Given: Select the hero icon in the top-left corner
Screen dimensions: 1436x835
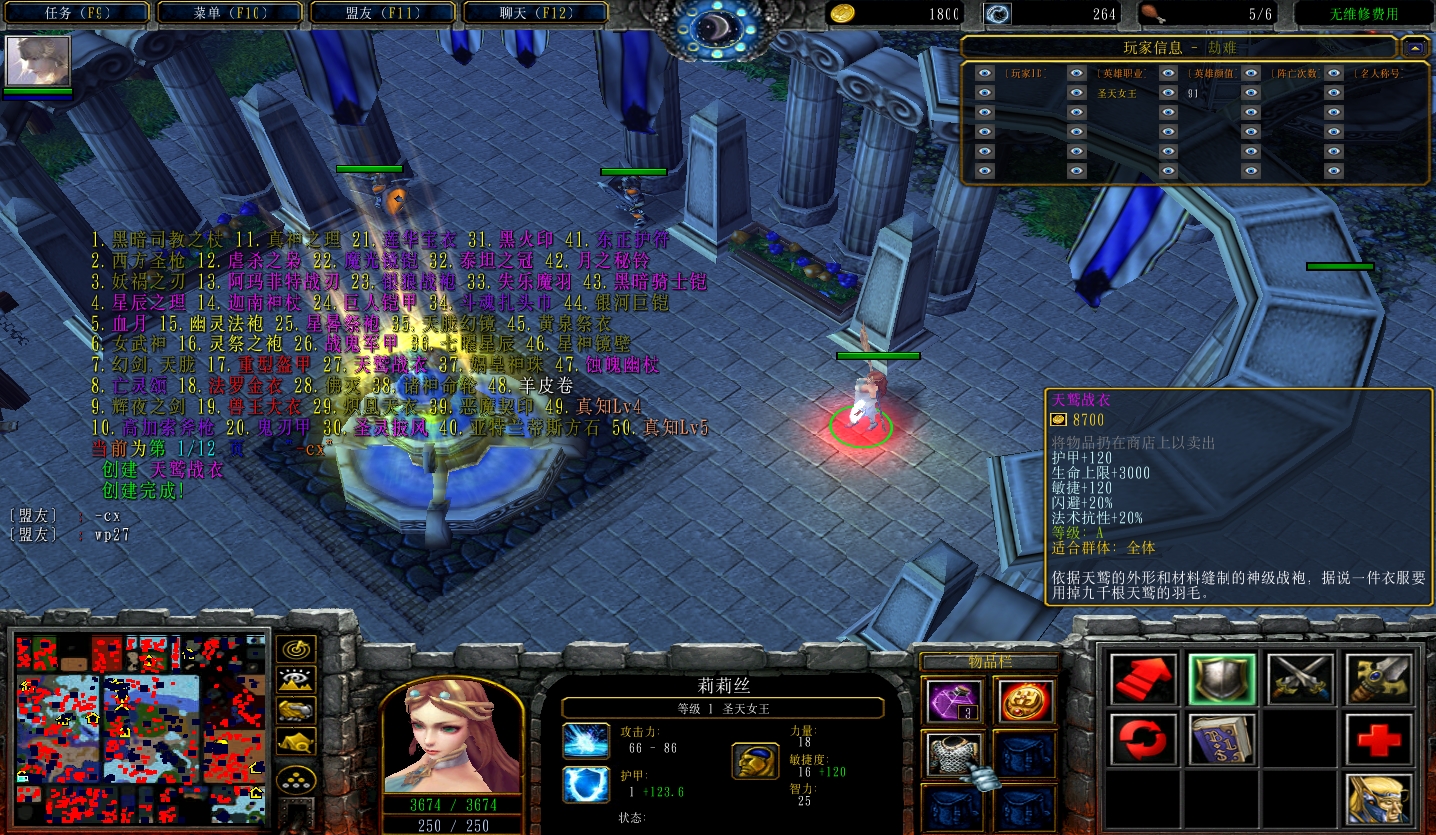Looking at the screenshot, I should coord(39,62).
